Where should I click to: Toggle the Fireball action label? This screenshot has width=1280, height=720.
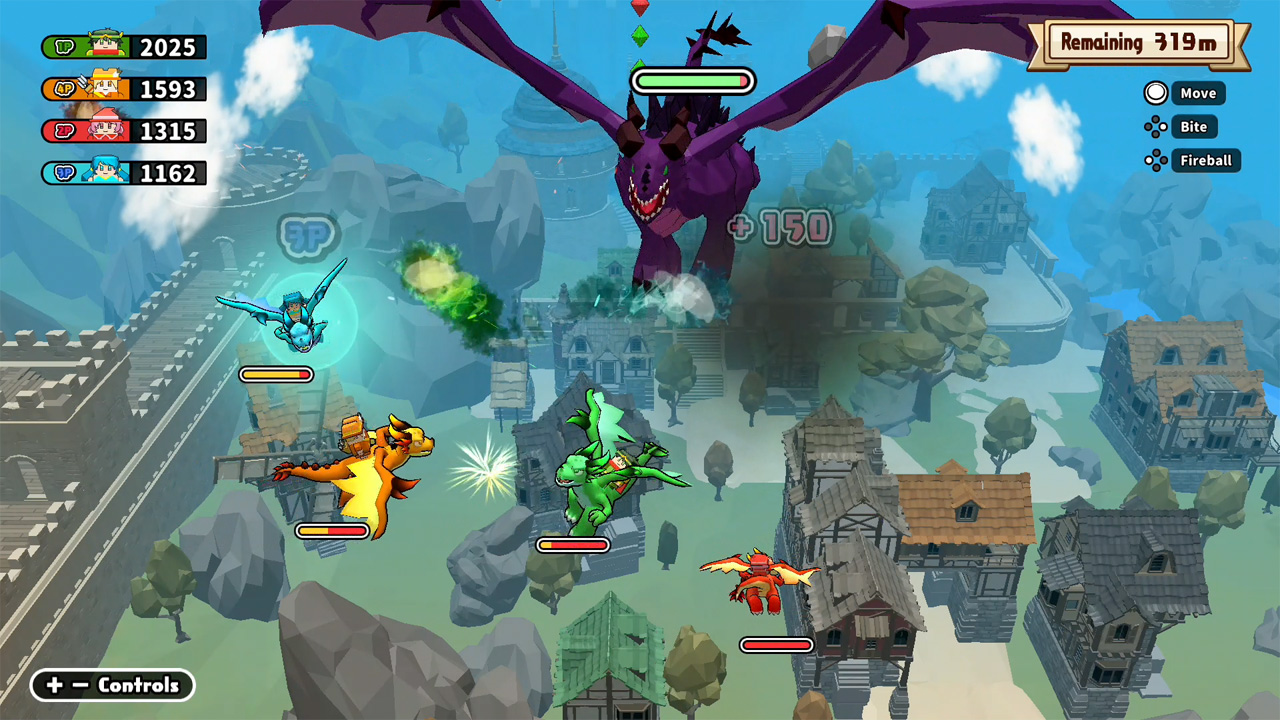click(1206, 161)
